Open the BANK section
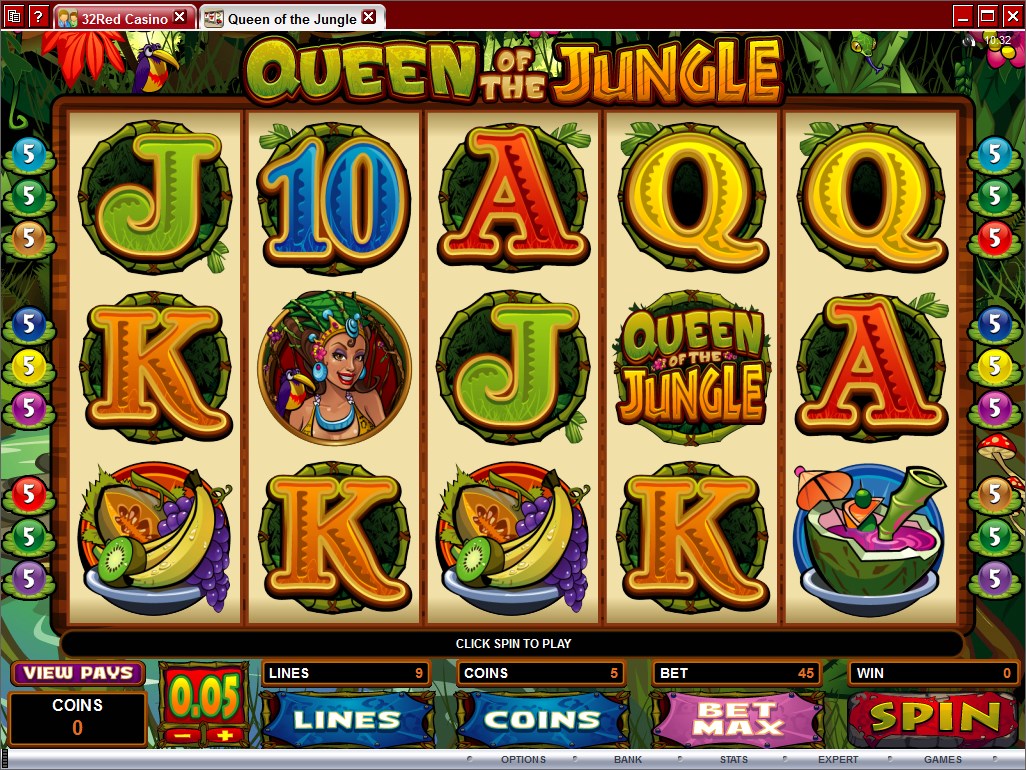 click(x=628, y=760)
